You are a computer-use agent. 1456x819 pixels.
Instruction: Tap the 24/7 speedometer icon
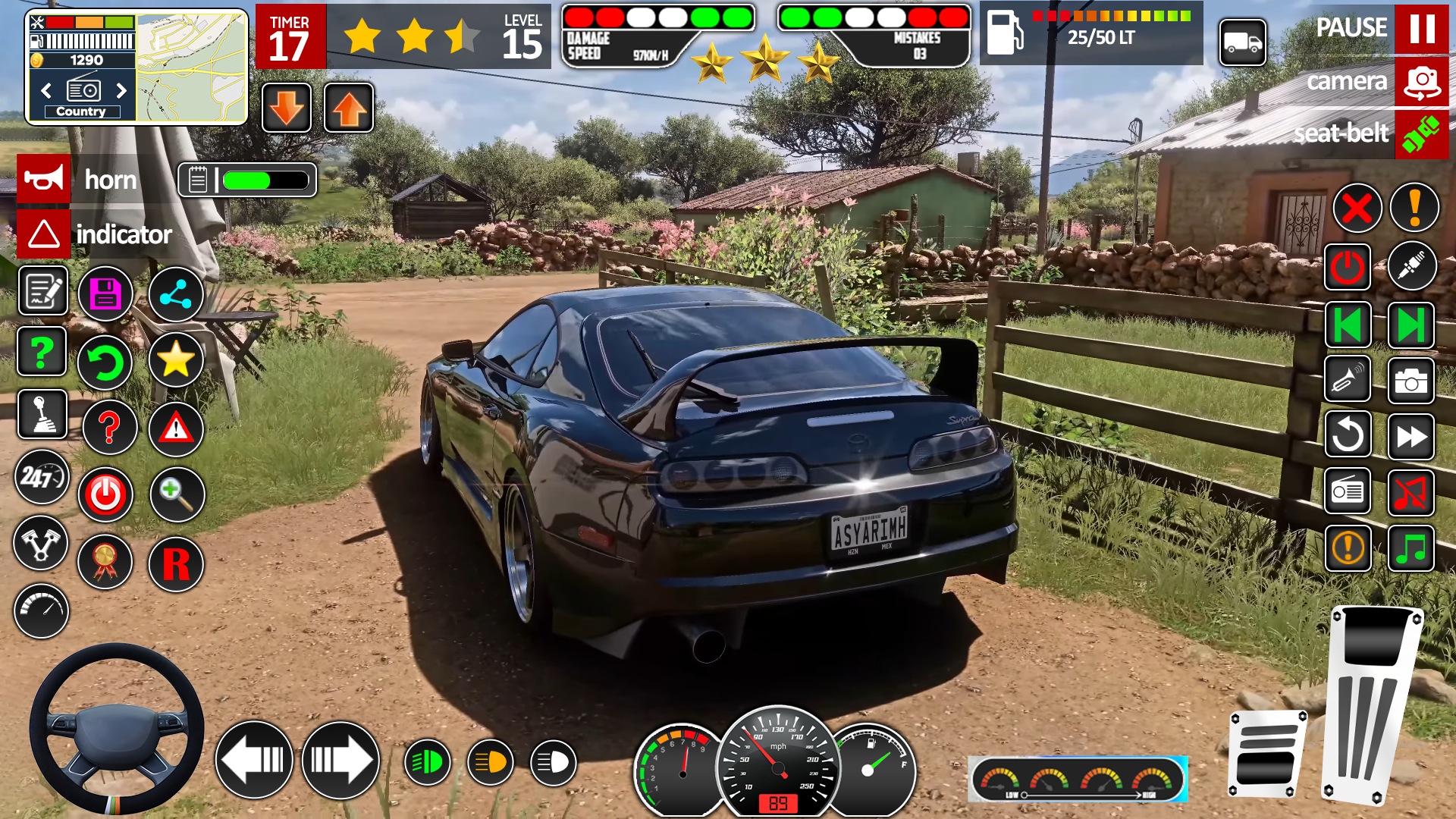42,478
